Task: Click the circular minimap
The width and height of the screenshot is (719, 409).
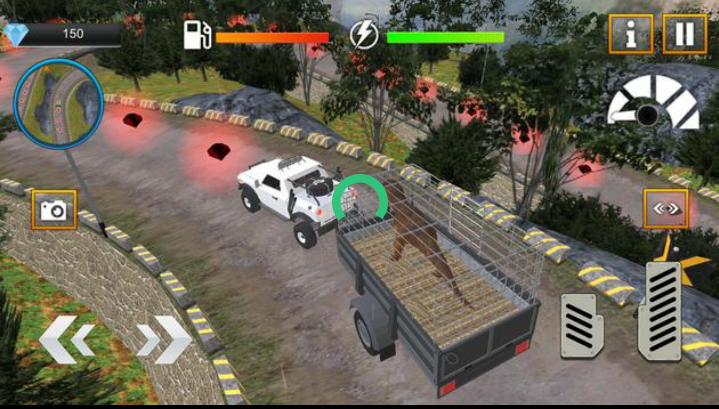Action: click(54, 103)
